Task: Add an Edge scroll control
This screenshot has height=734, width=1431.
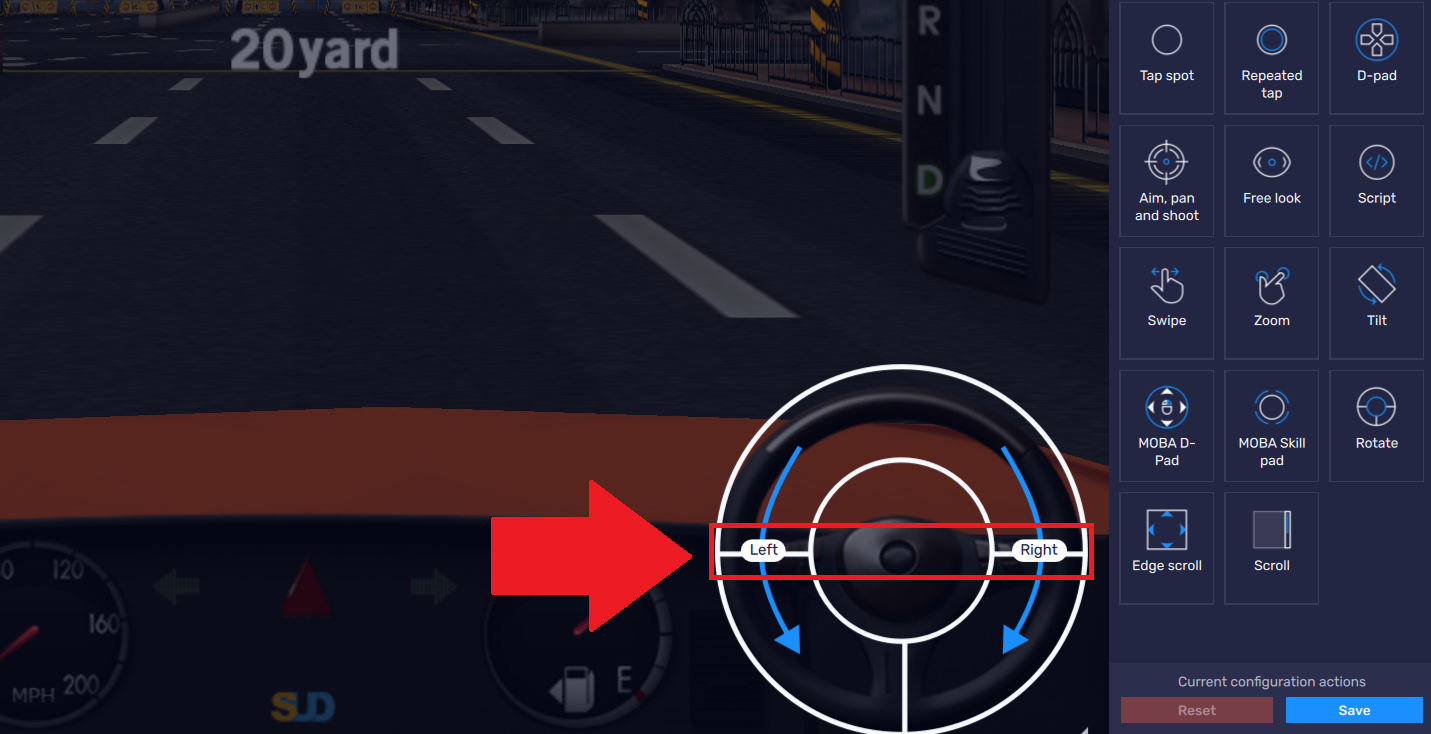Action: pos(1166,548)
